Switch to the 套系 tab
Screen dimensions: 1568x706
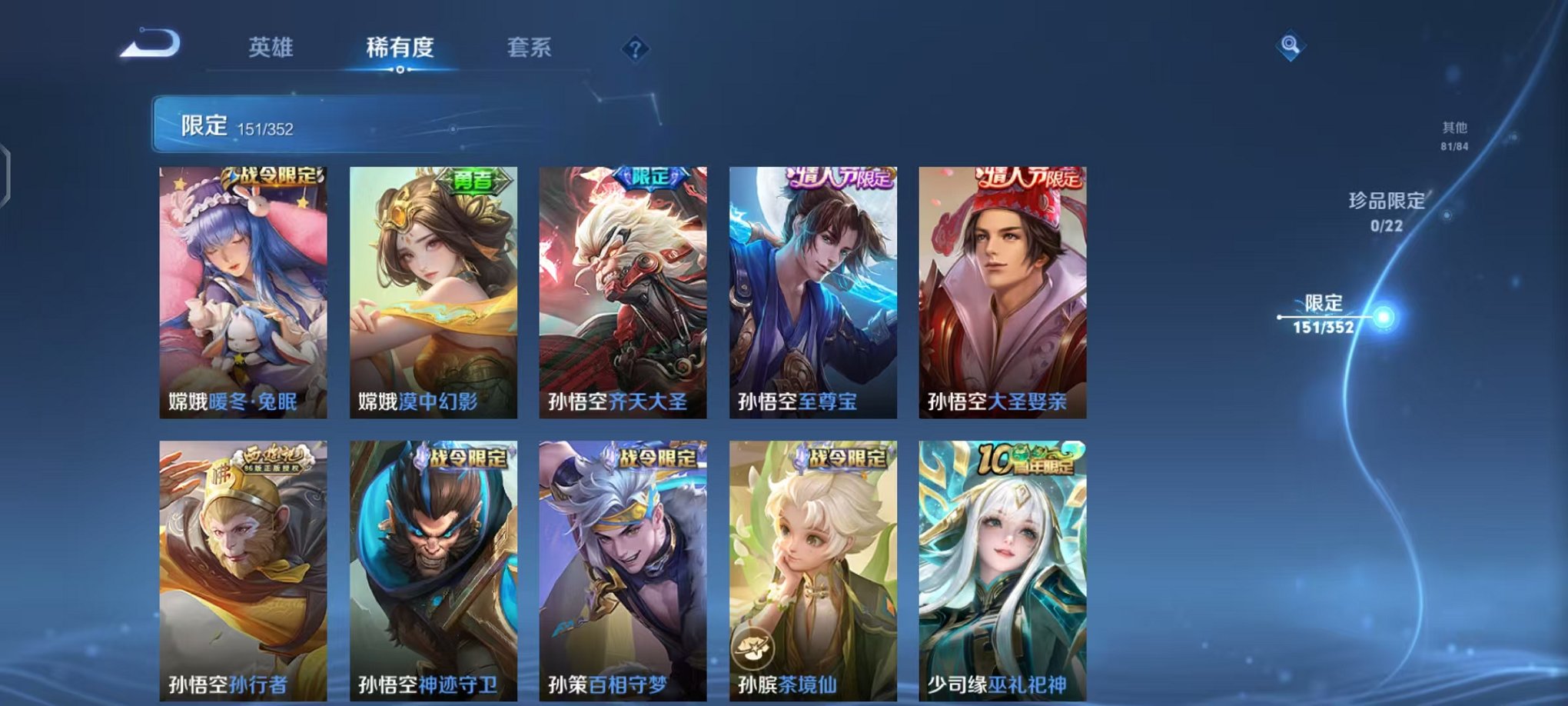pos(530,47)
